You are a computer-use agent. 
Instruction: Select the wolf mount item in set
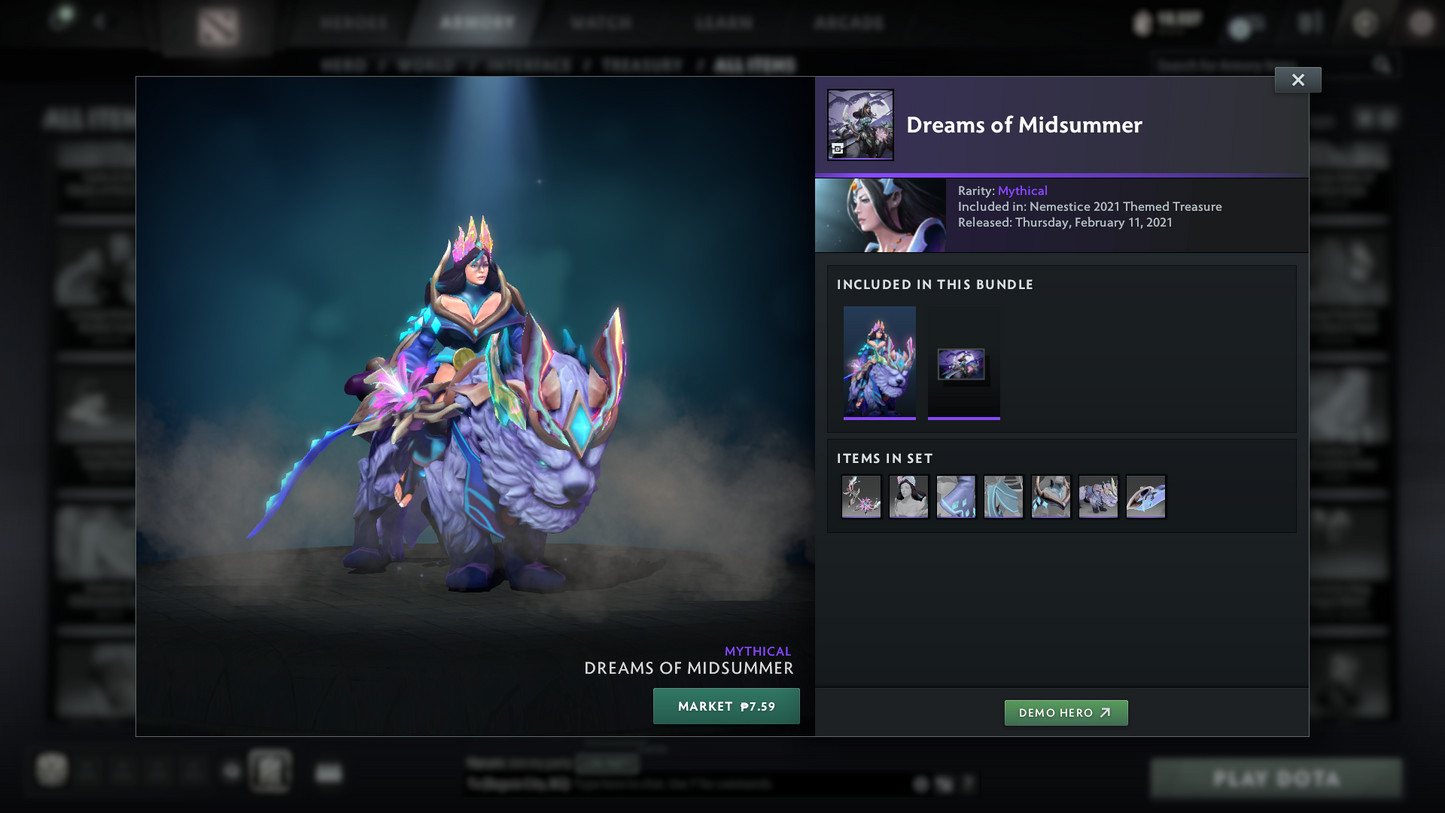[1098, 497]
